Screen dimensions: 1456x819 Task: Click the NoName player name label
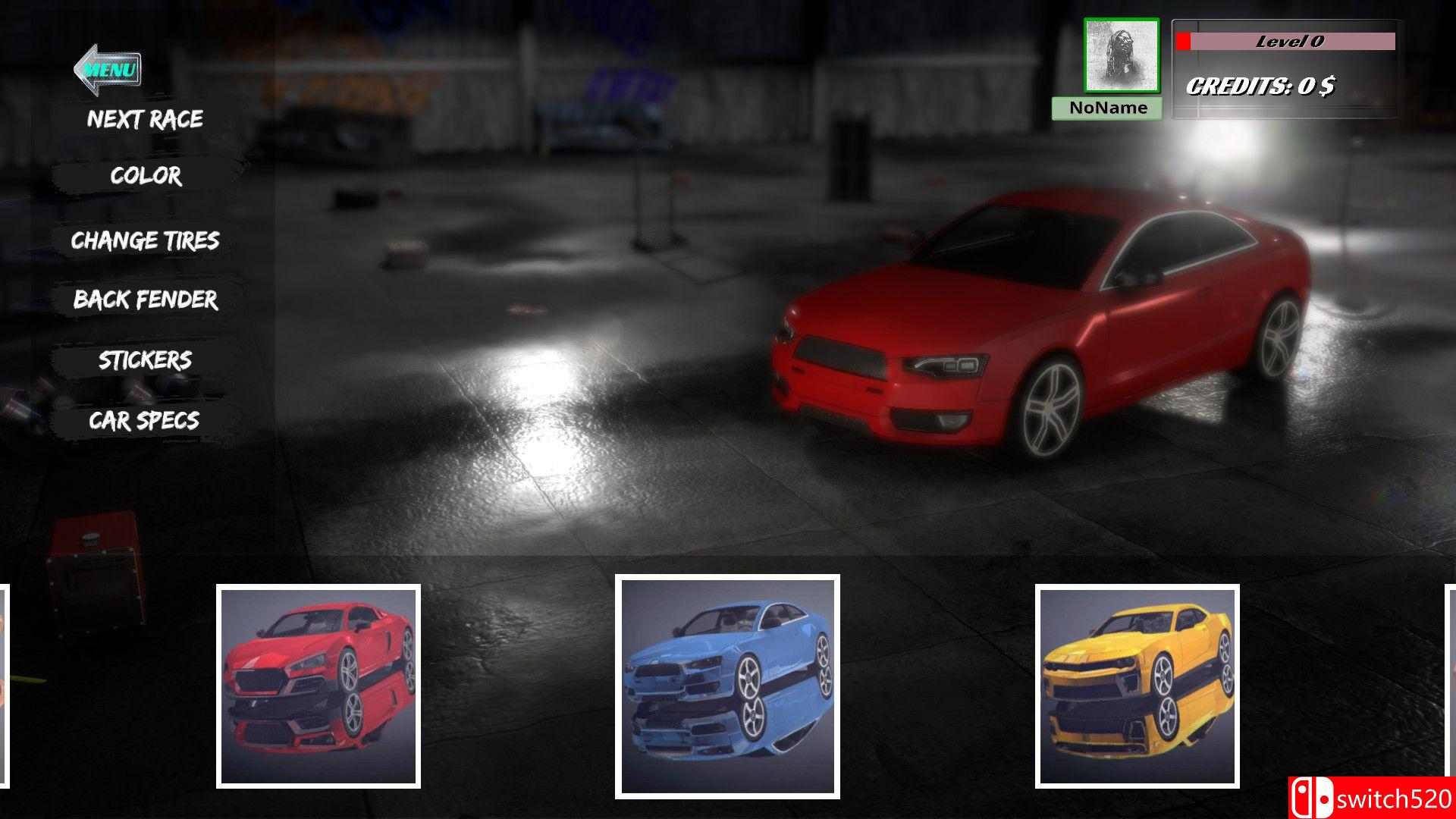tap(1108, 108)
